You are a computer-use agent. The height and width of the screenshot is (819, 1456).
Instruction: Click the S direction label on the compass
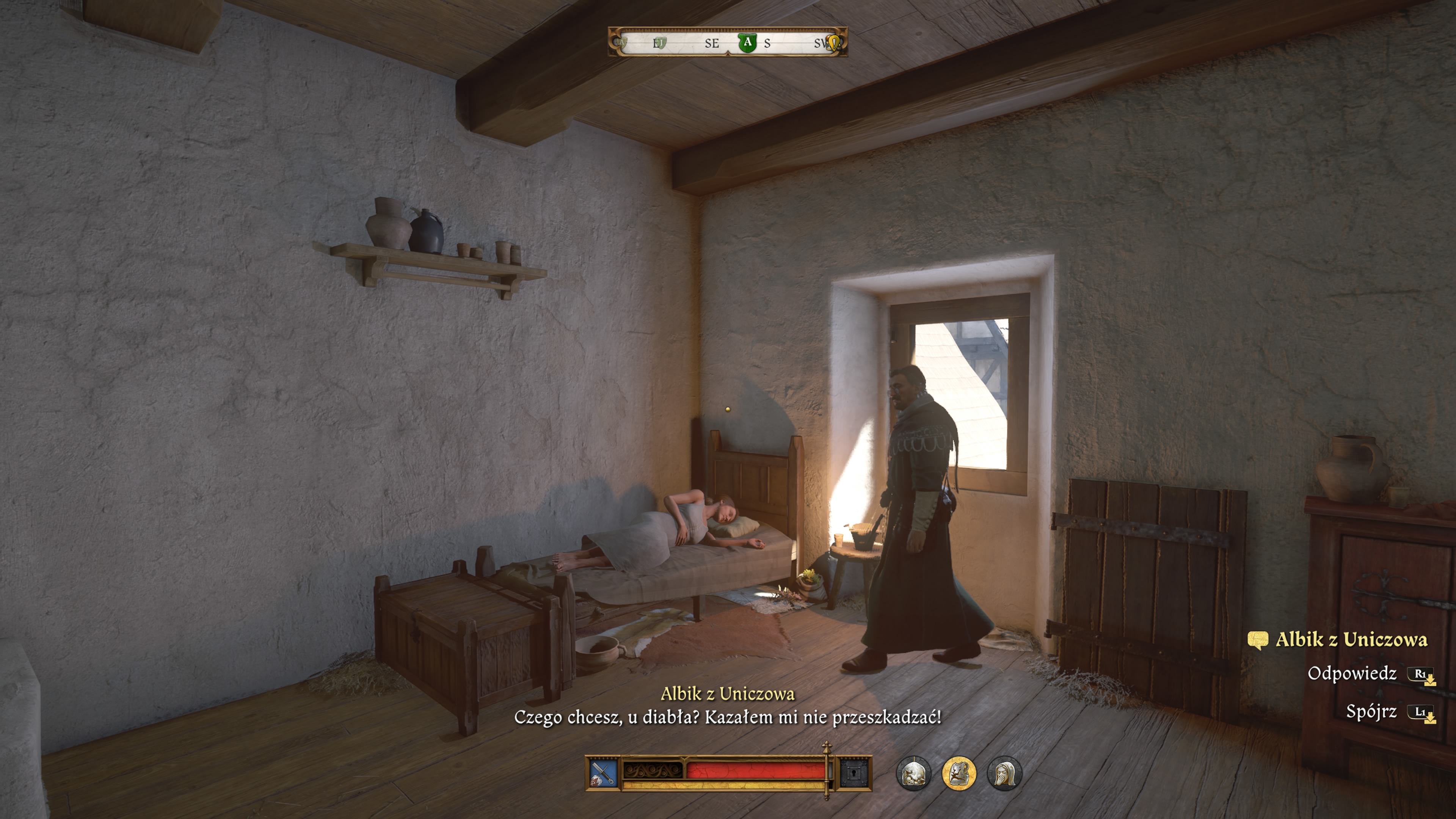[767, 44]
